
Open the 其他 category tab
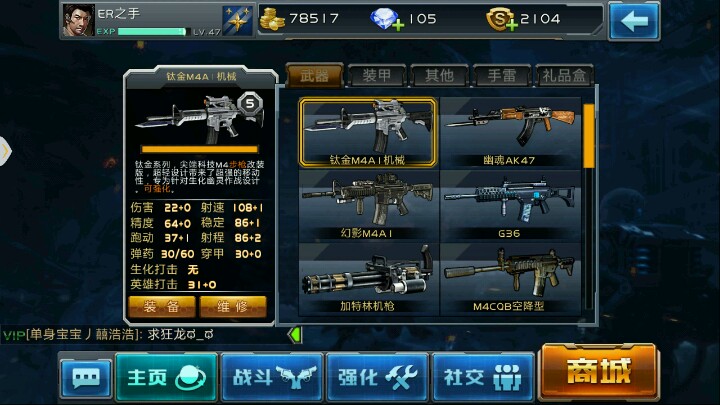[x=438, y=75]
